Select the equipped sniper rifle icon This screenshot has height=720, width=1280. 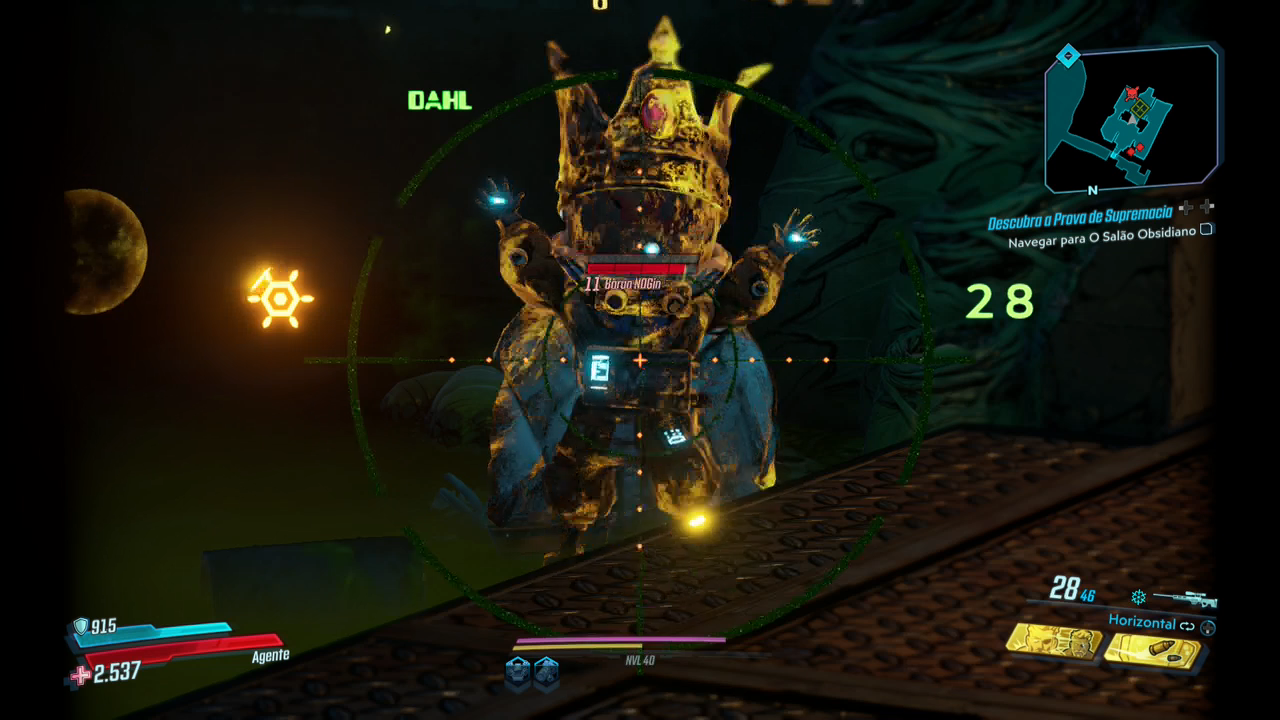(x=1185, y=598)
